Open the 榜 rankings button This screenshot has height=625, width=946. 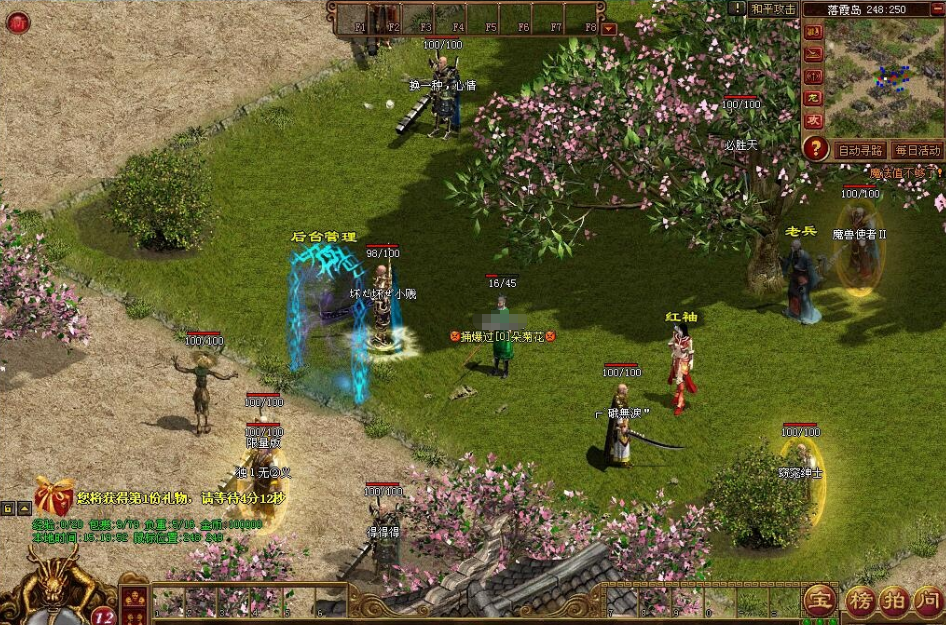[859, 601]
